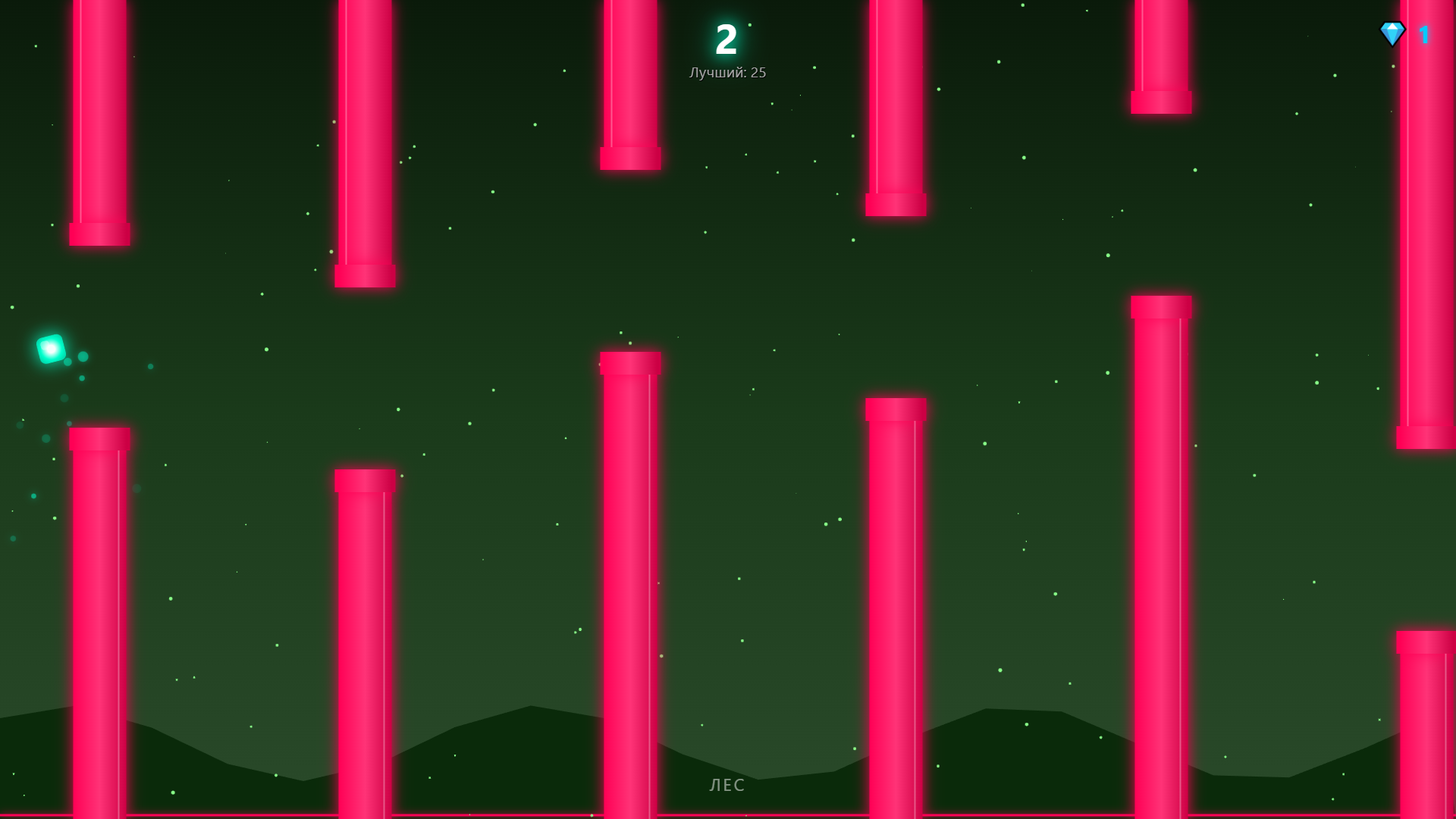Click the Лучший: 25 best score text
The image size is (1456, 819).
tap(726, 73)
